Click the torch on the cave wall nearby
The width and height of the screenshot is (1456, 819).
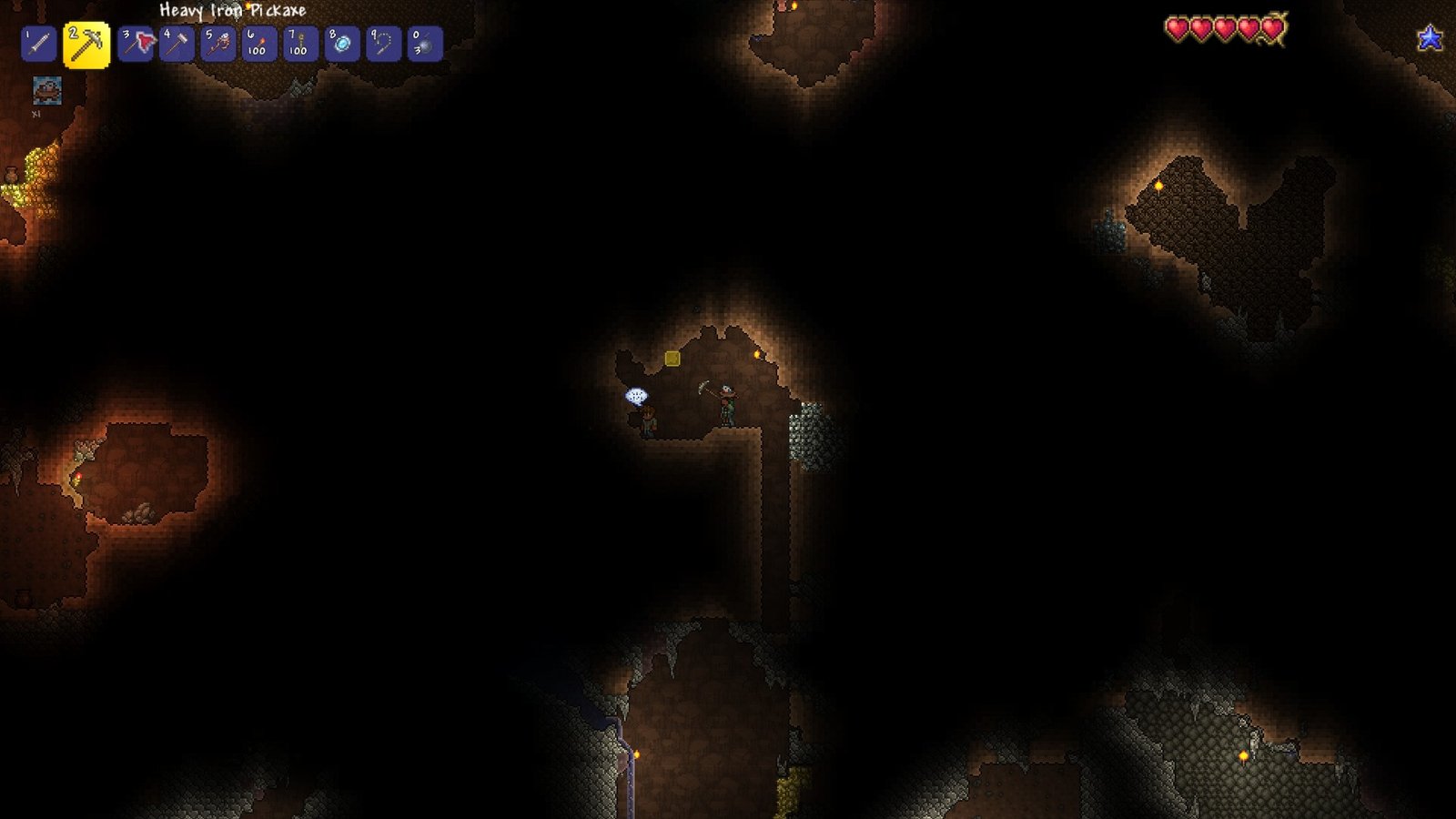click(758, 358)
